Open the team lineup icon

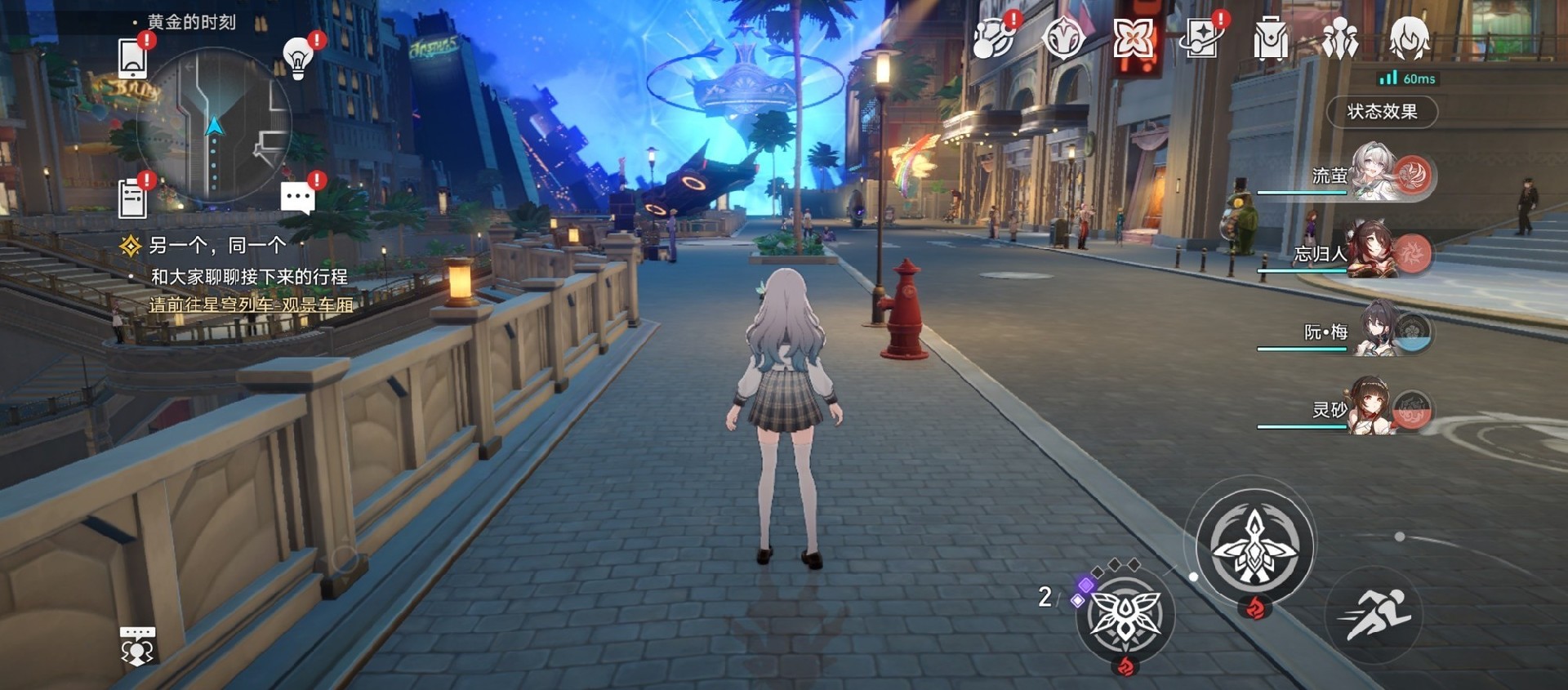coord(1340,38)
